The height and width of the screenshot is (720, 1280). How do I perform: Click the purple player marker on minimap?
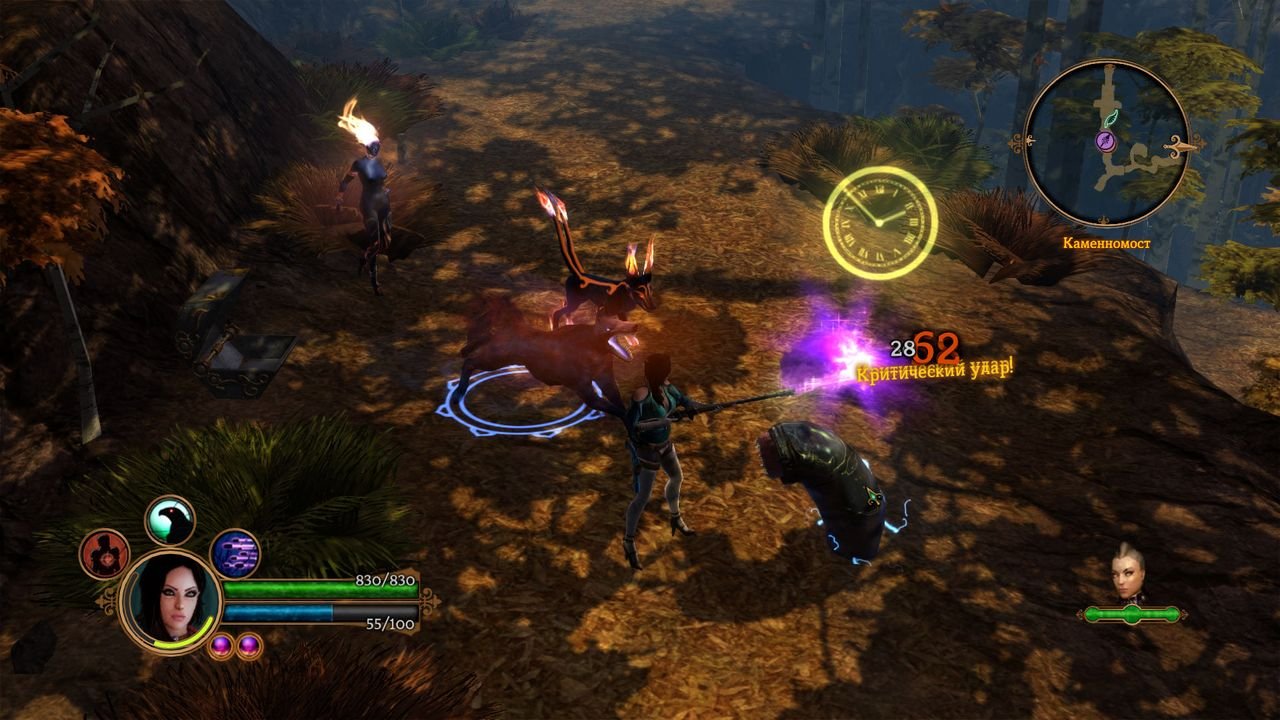[x=1107, y=142]
